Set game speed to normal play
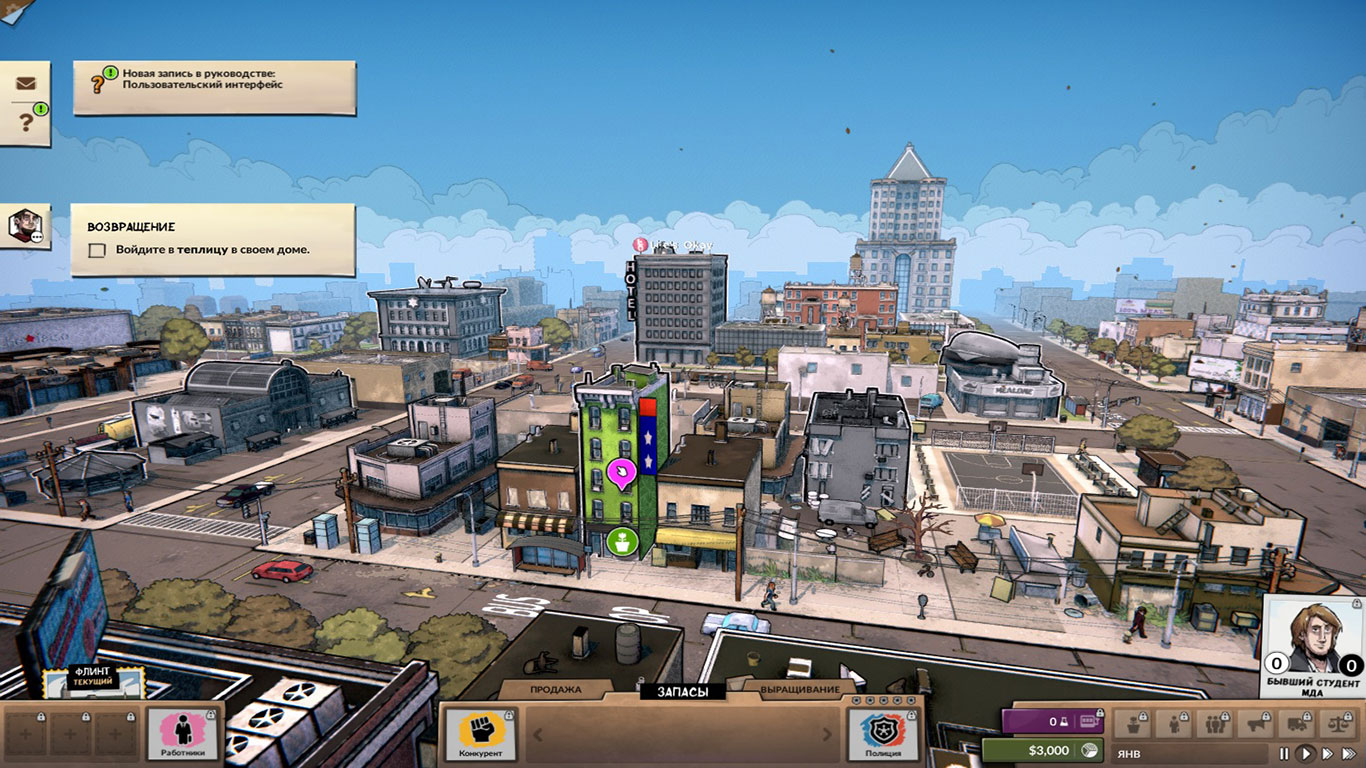Screen dimensions: 1366x768 pyautogui.click(x=1306, y=753)
